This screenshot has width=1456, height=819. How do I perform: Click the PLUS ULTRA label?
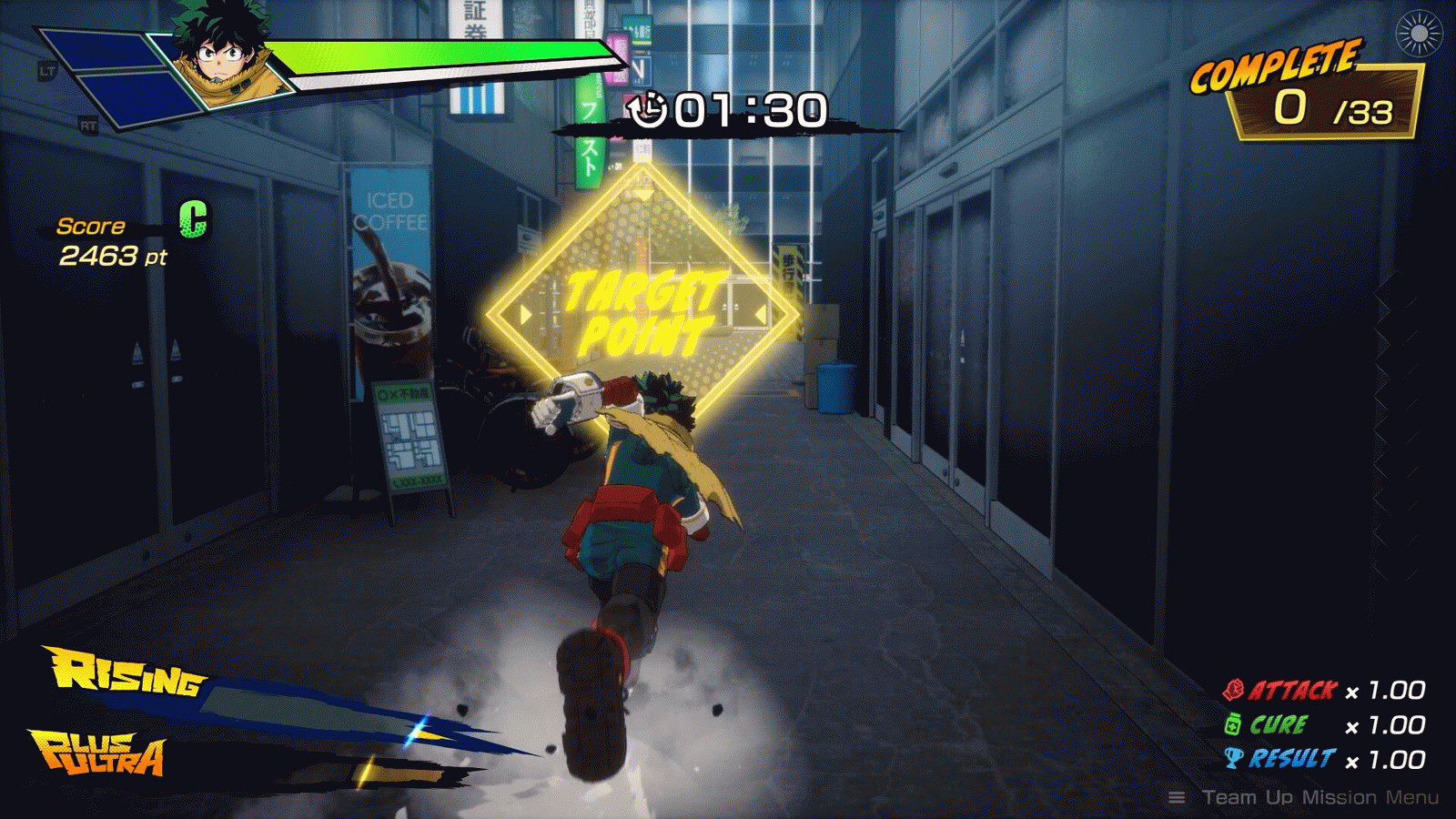pyautogui.click(x=100, y=753)
